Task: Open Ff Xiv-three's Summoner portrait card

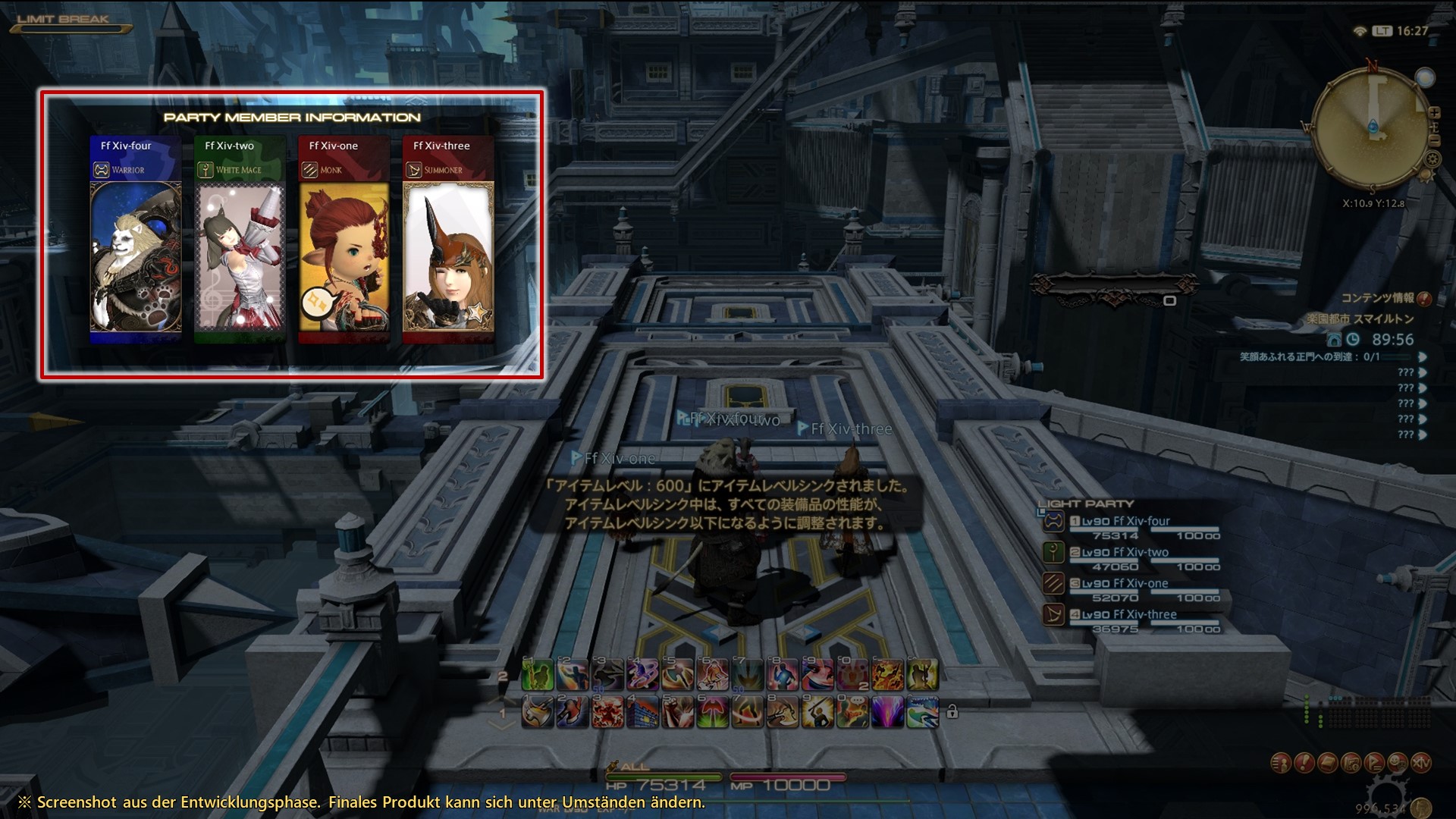Action: [x=448, y=257]
